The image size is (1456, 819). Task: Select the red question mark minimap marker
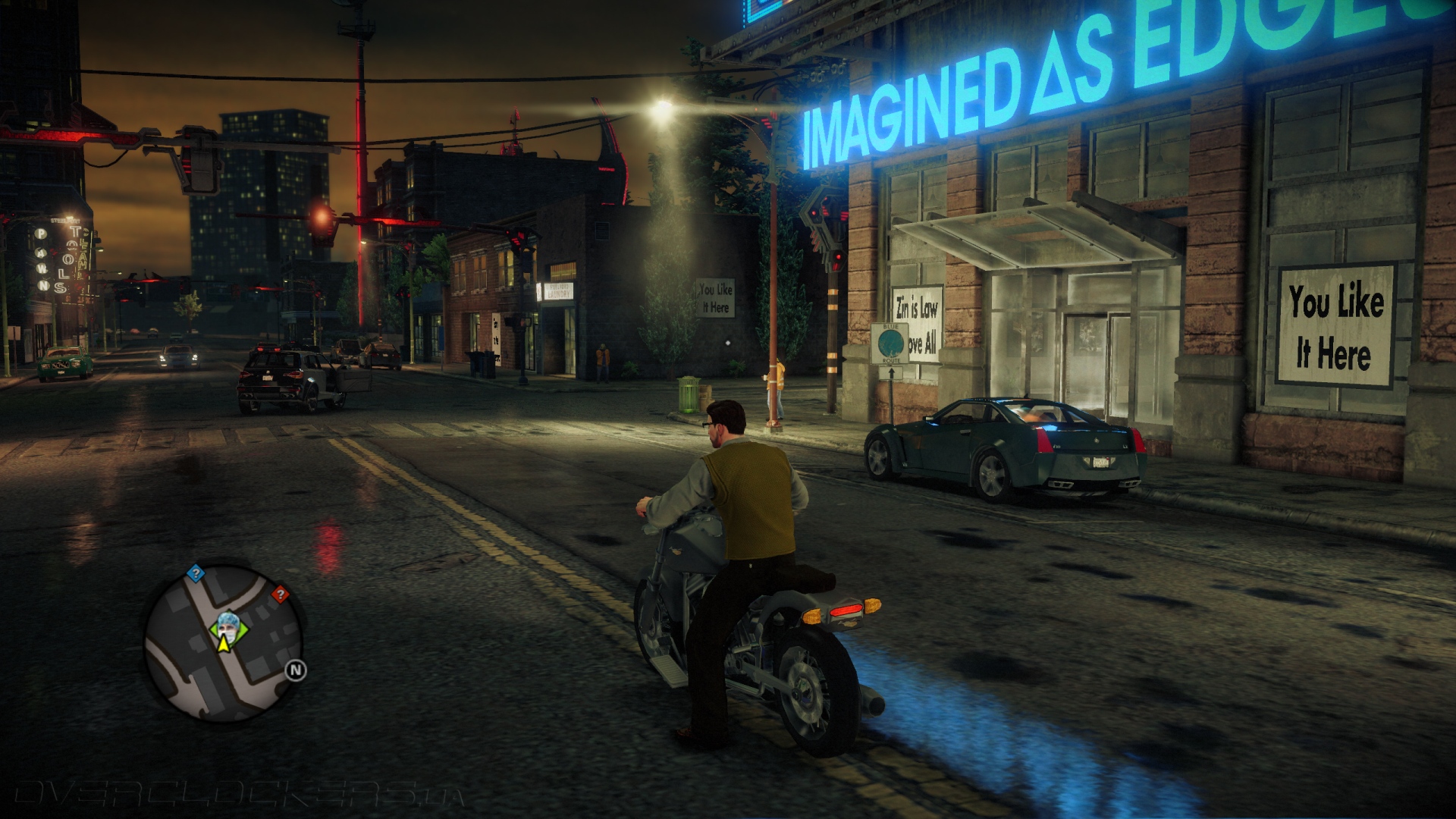pyautogui.click(x=280, y=594)
